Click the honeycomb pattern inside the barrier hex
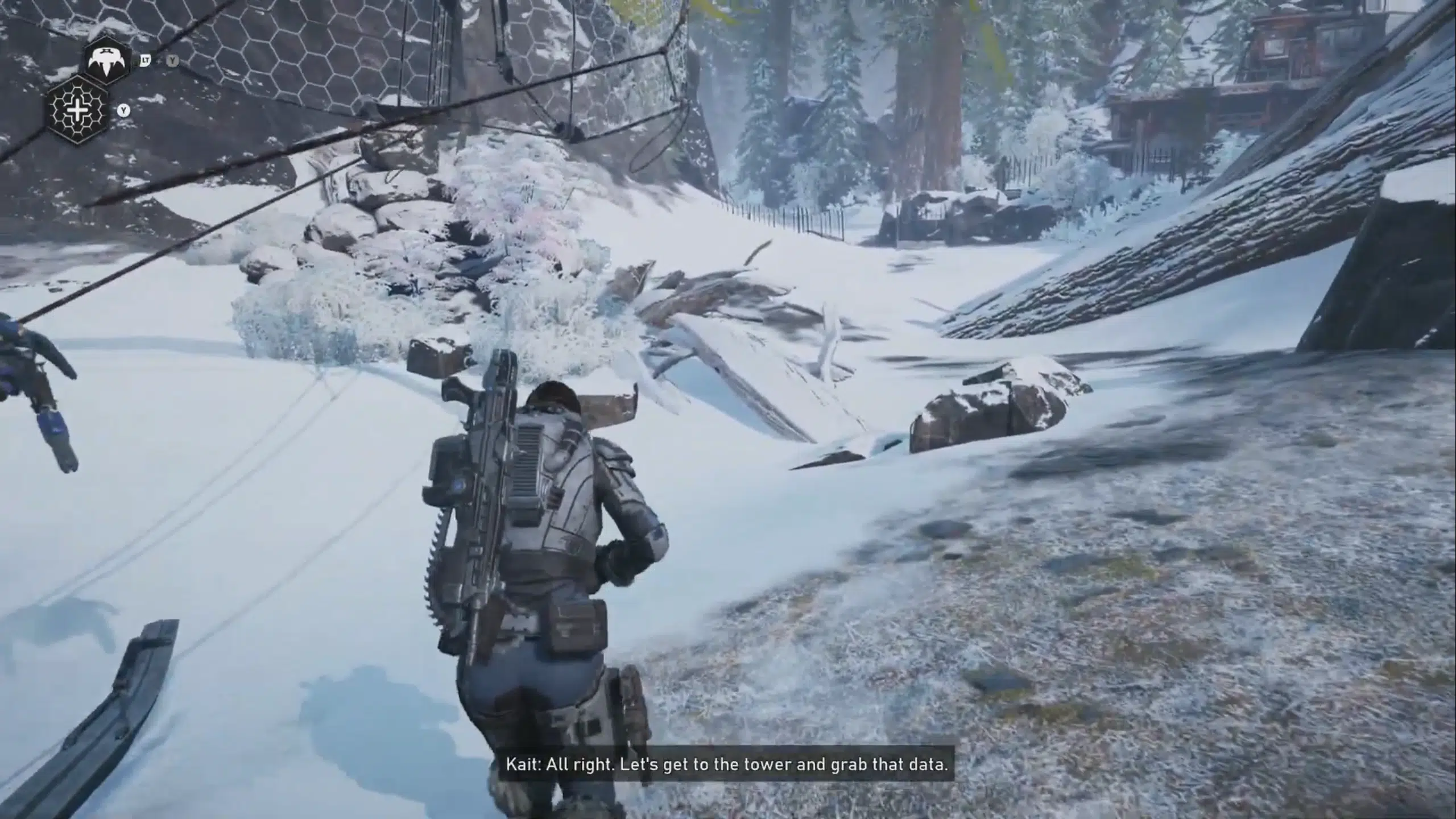The height and width of the screenshot is (819, 1456). pyautogui.click(x=78, y=111)
